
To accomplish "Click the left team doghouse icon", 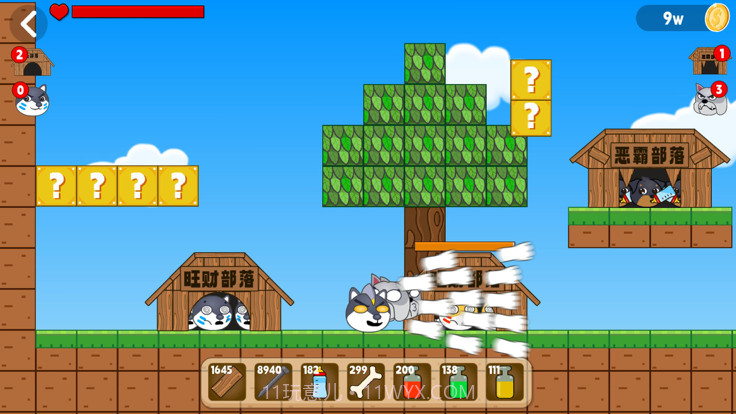I will click(33, 63).
